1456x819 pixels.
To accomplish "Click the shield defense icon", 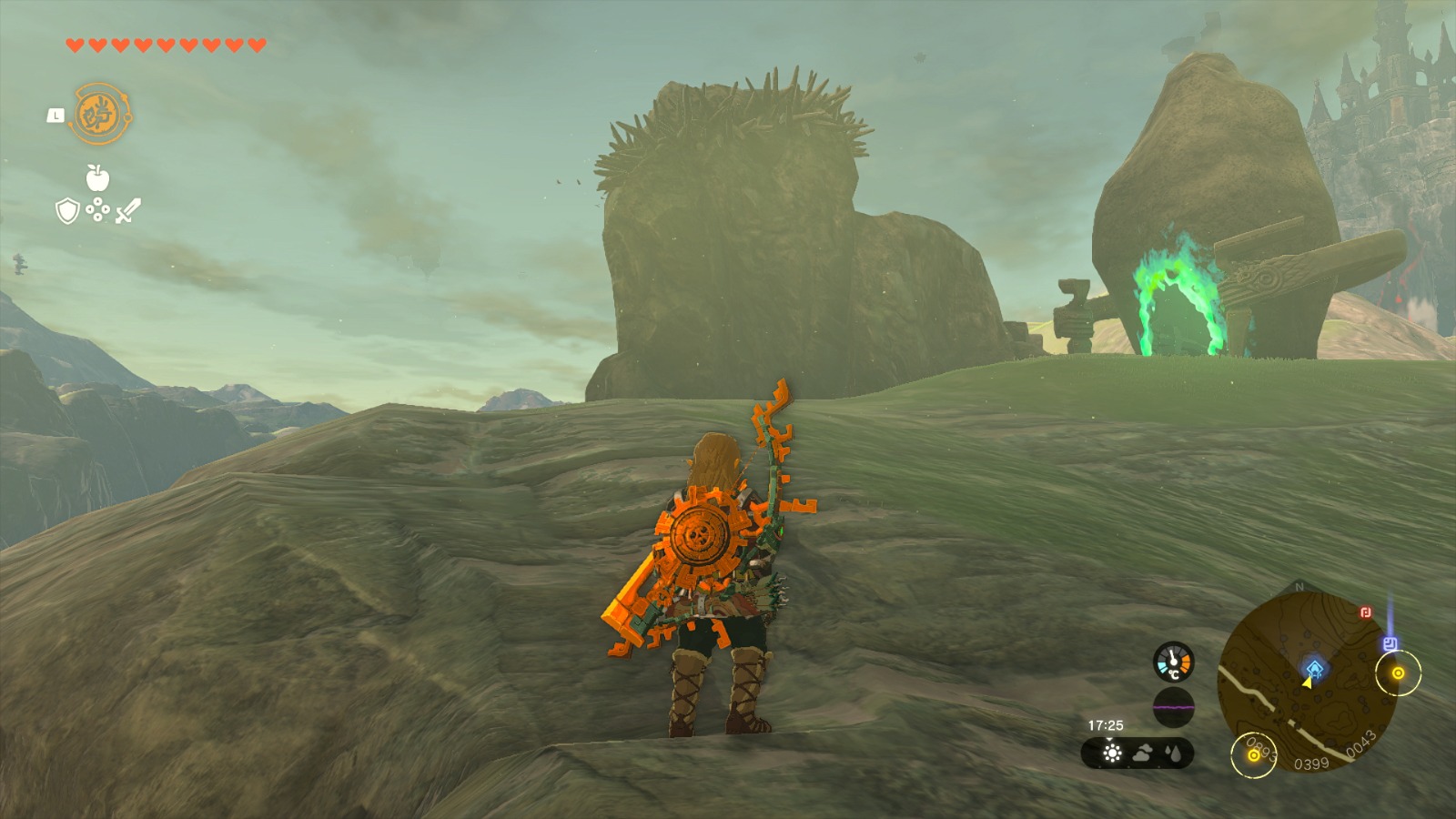I will click(x=67, y=211).
